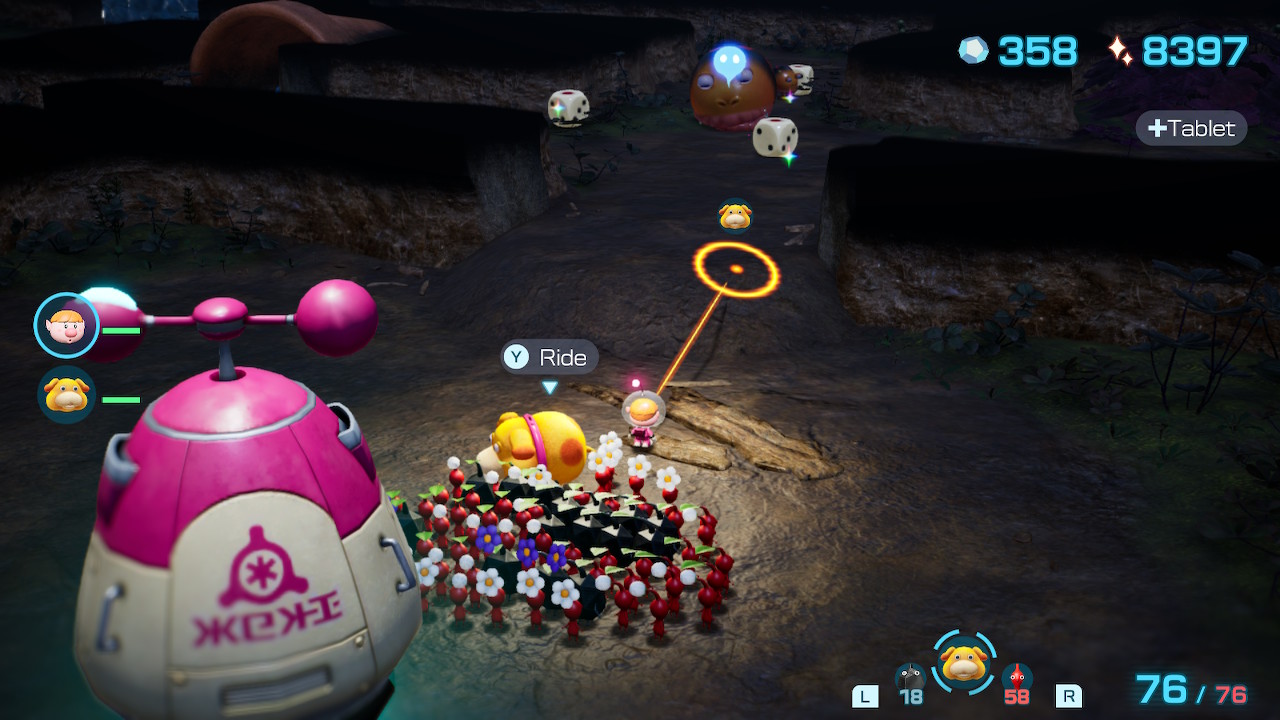The height and width of the screenshot is (720, 1280).
Task: Select the highlighted Oatchi squad icon
Action: click(964, 662)
